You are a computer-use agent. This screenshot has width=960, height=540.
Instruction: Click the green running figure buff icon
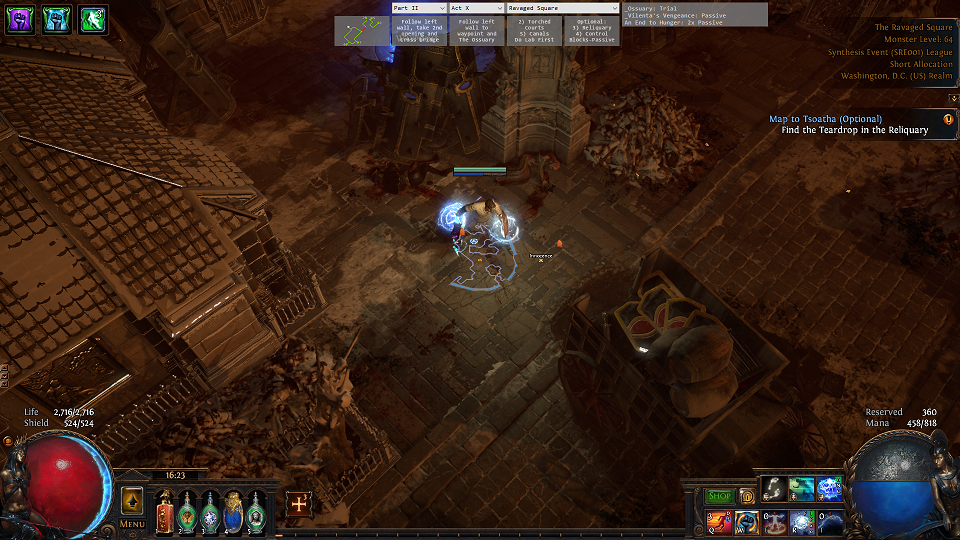tap(92, 20)
